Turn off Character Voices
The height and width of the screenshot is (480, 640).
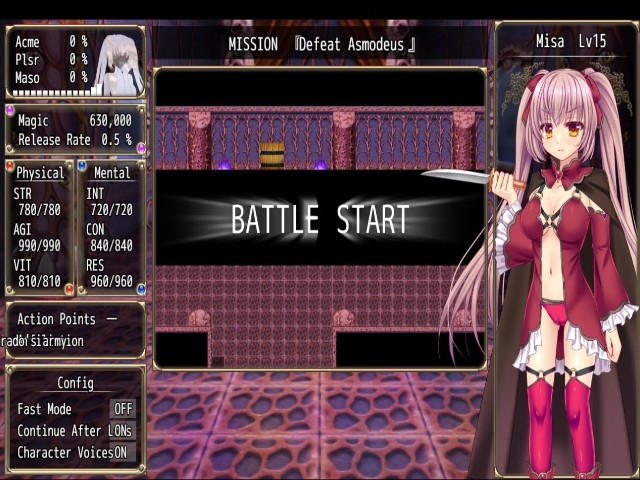click(x=120, y=452)
